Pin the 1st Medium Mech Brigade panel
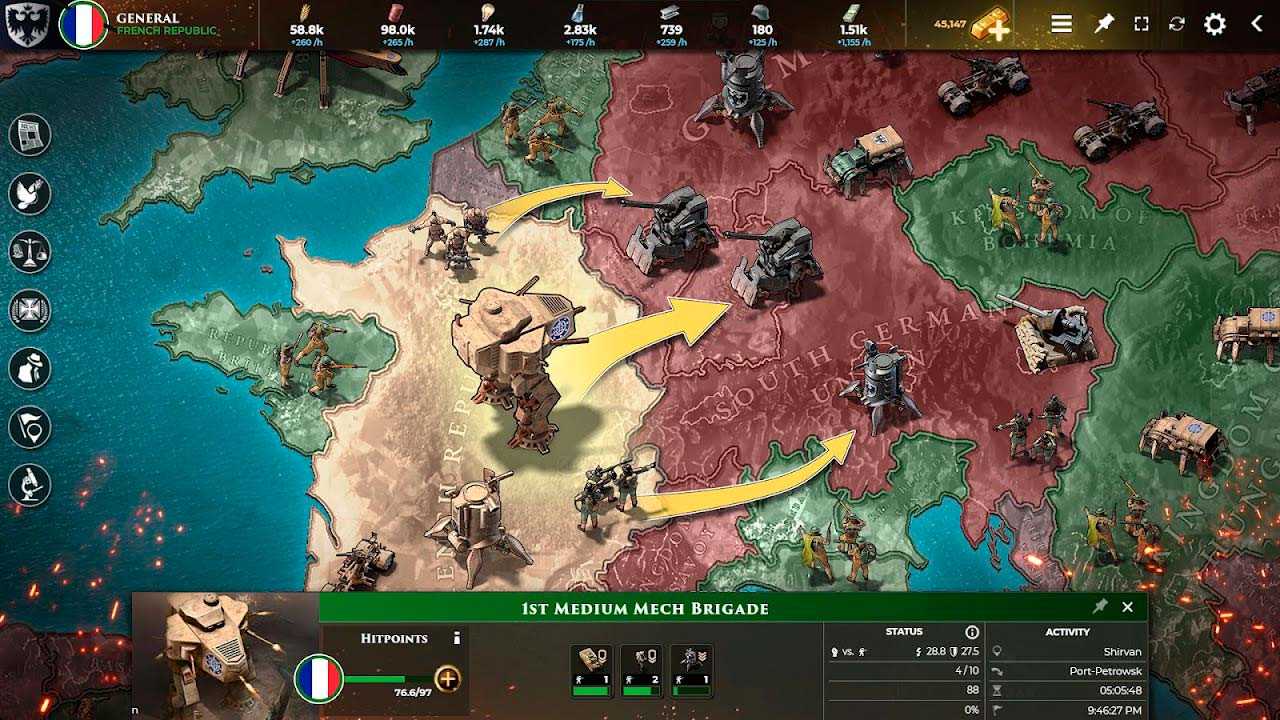Viewport: 1280px width, 720px height. (1100, 607)
